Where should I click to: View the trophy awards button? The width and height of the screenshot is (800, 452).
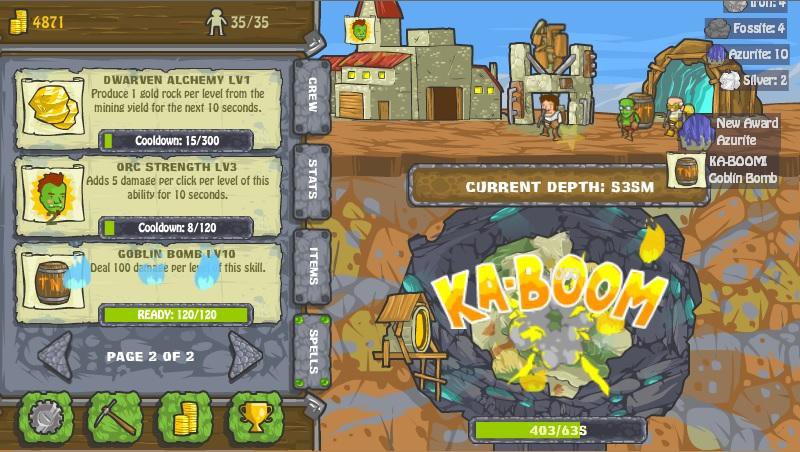click(x=256, y=416)
